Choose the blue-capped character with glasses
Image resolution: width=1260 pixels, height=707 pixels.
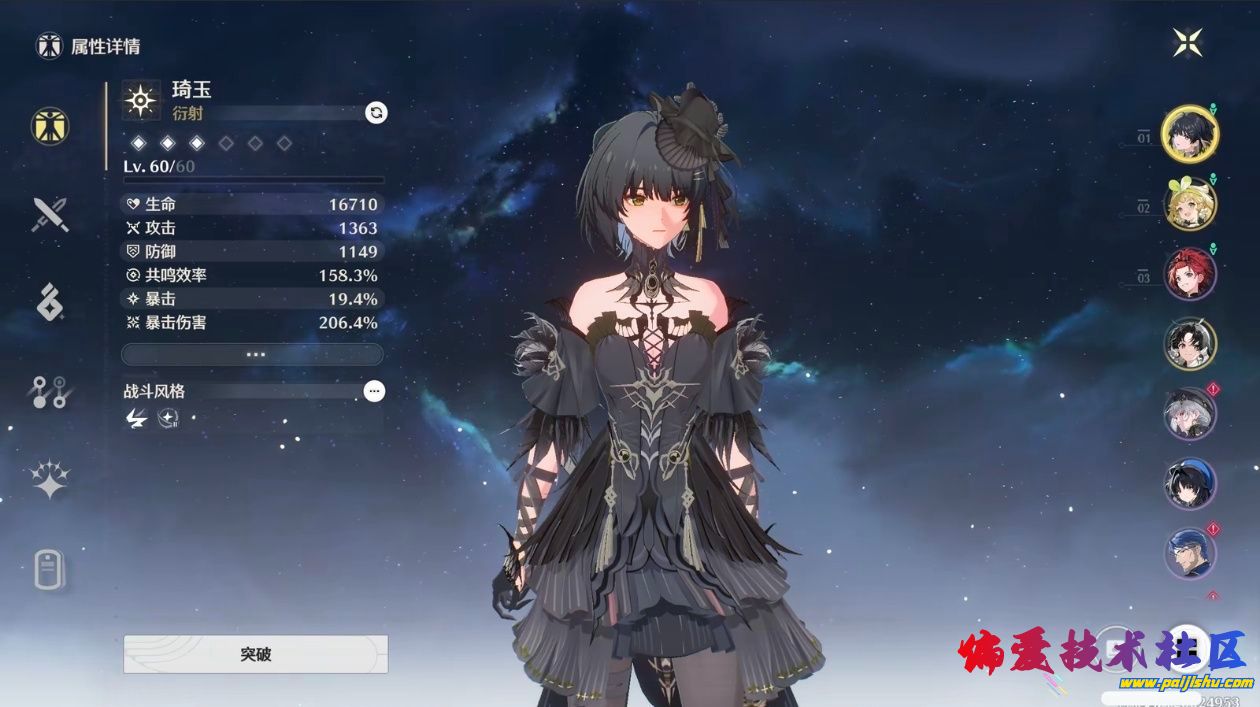coord(1189,553)
